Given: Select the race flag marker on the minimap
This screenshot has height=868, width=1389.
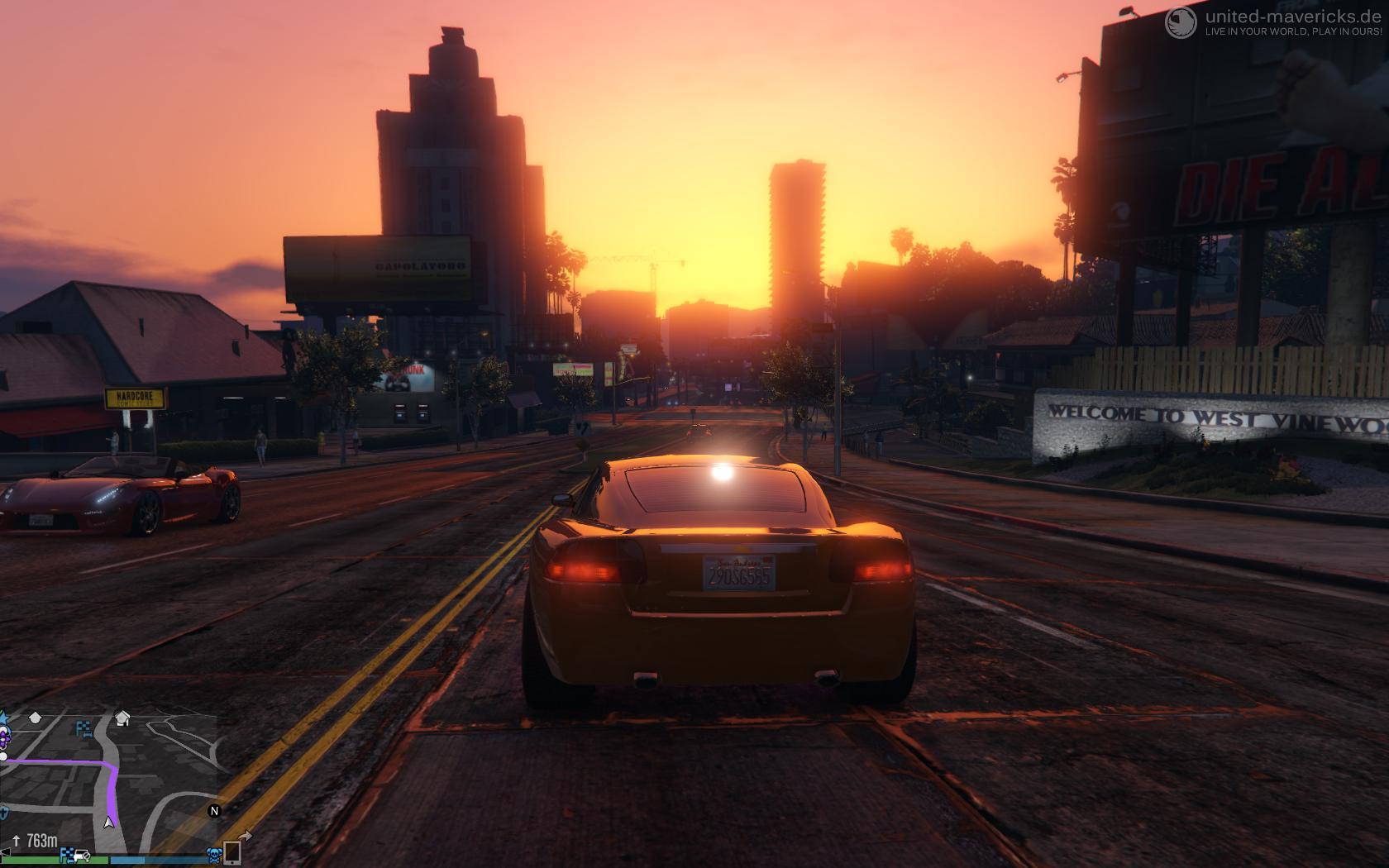Looking at the screenshot, I should point(84,728).
